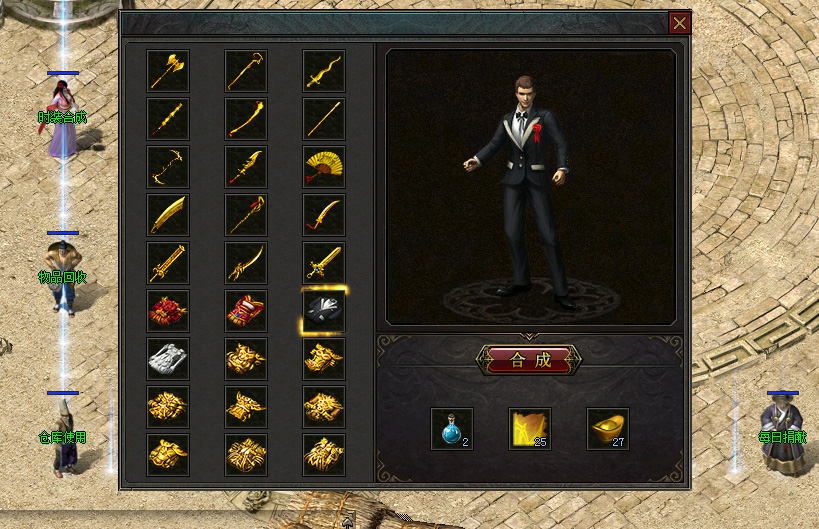Image resolution: width=819 pixels, height=529 pixels.
Task: Click the blue potion material slot
Action: tap(452, 429)
